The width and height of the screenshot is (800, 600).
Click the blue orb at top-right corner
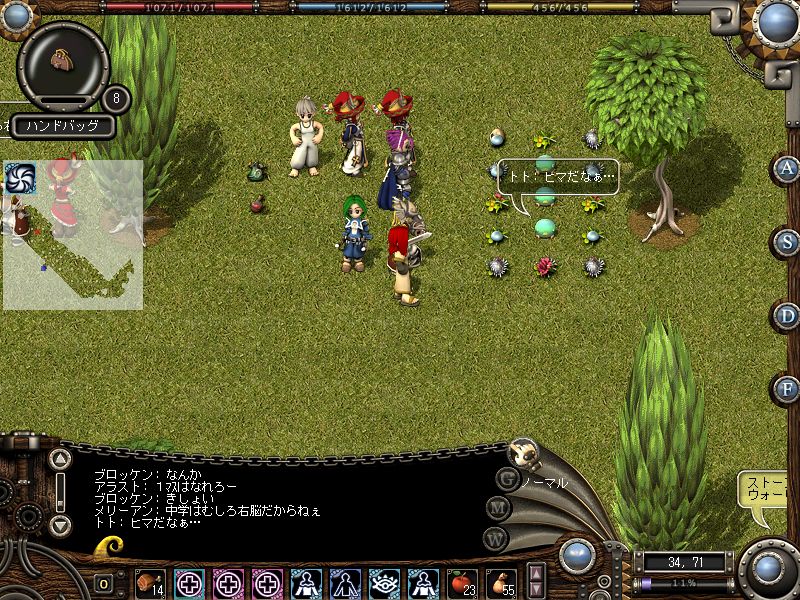pyautogui.click(x=776, y=21)
